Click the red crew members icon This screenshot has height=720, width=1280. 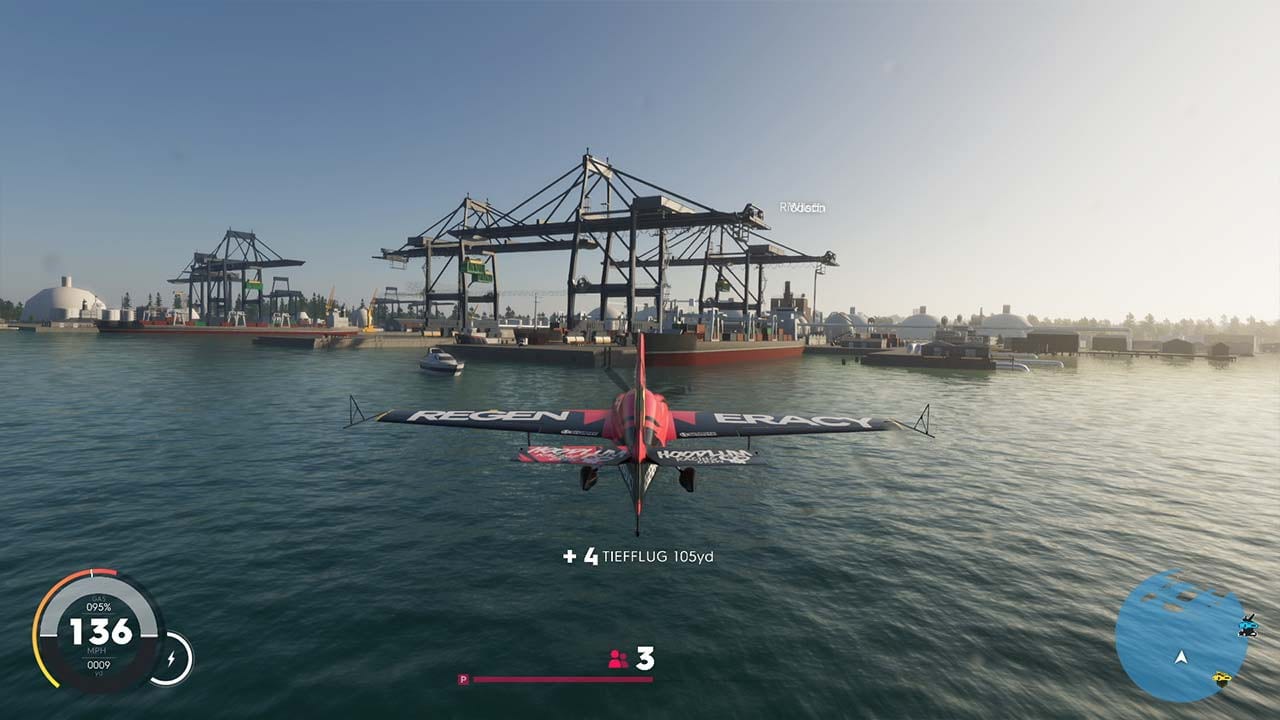pyautogui.click(x=618, y=659)
